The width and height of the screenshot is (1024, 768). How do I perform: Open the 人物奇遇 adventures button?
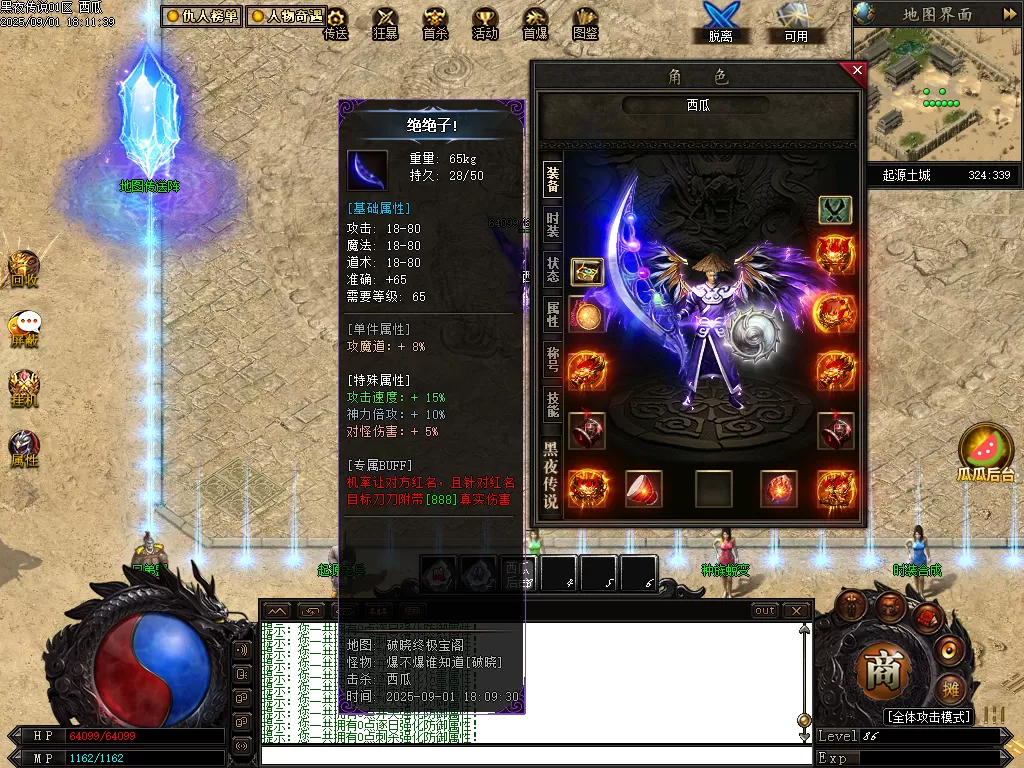(x=286, y=16)
